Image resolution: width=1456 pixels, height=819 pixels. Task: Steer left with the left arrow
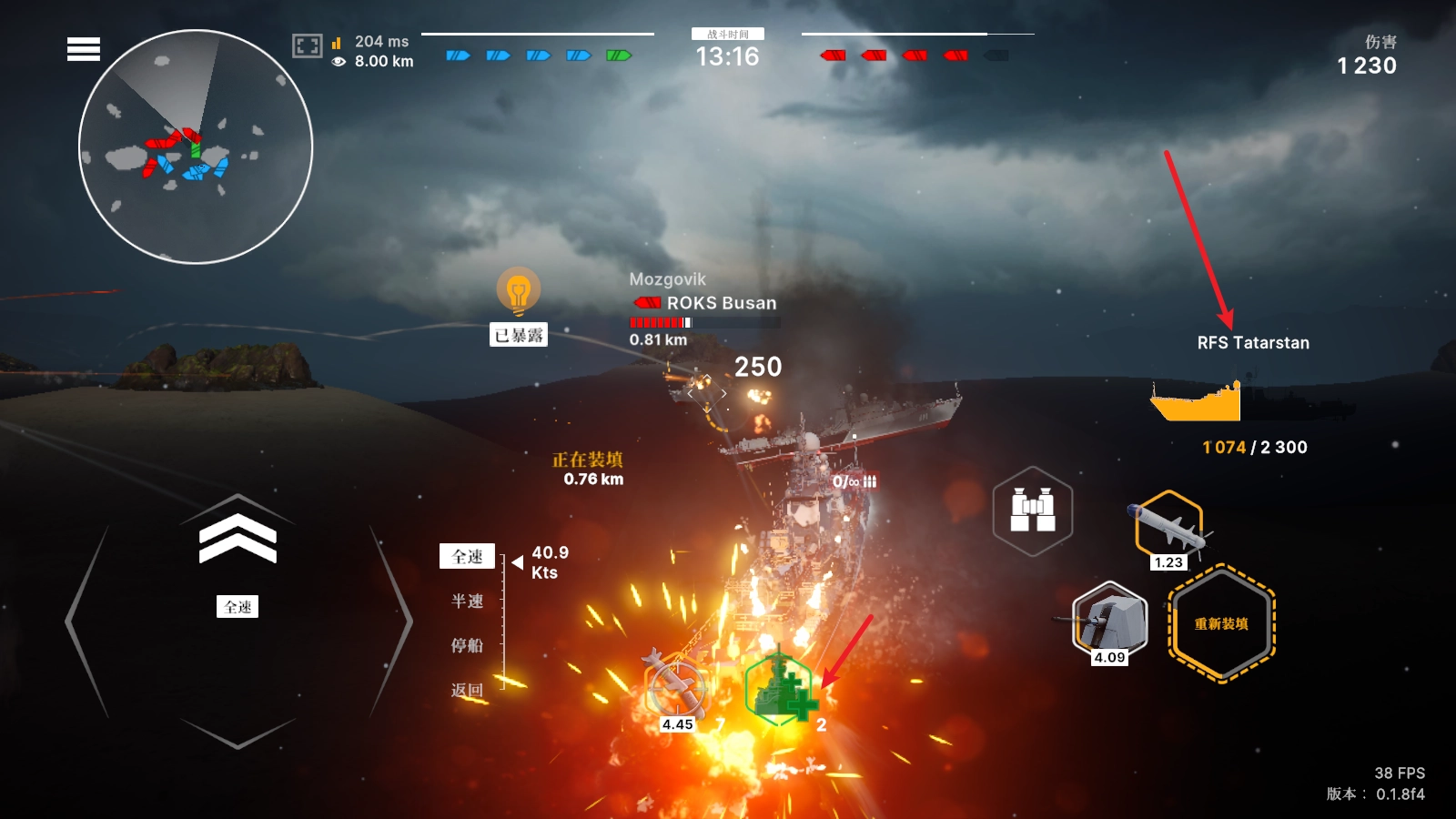[x=86, y=621]
